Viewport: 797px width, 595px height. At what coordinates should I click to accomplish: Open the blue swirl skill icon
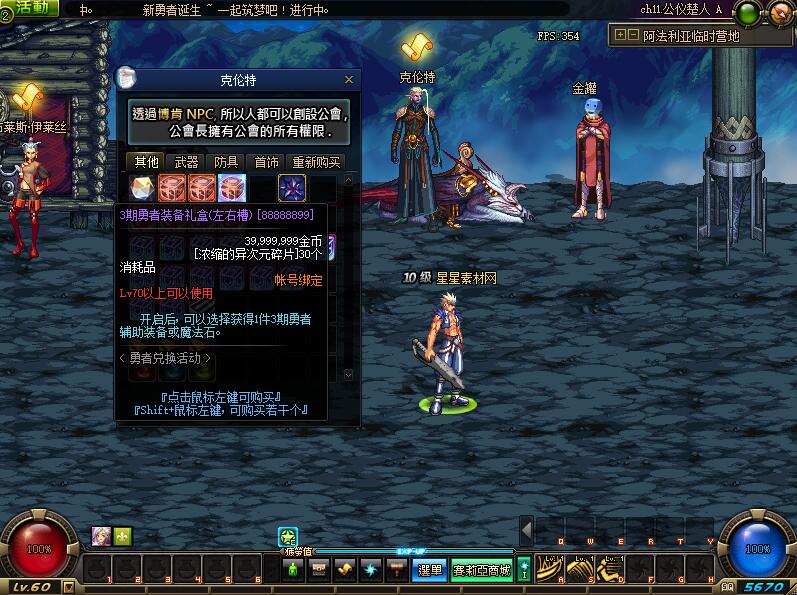[x=371, y=570]
